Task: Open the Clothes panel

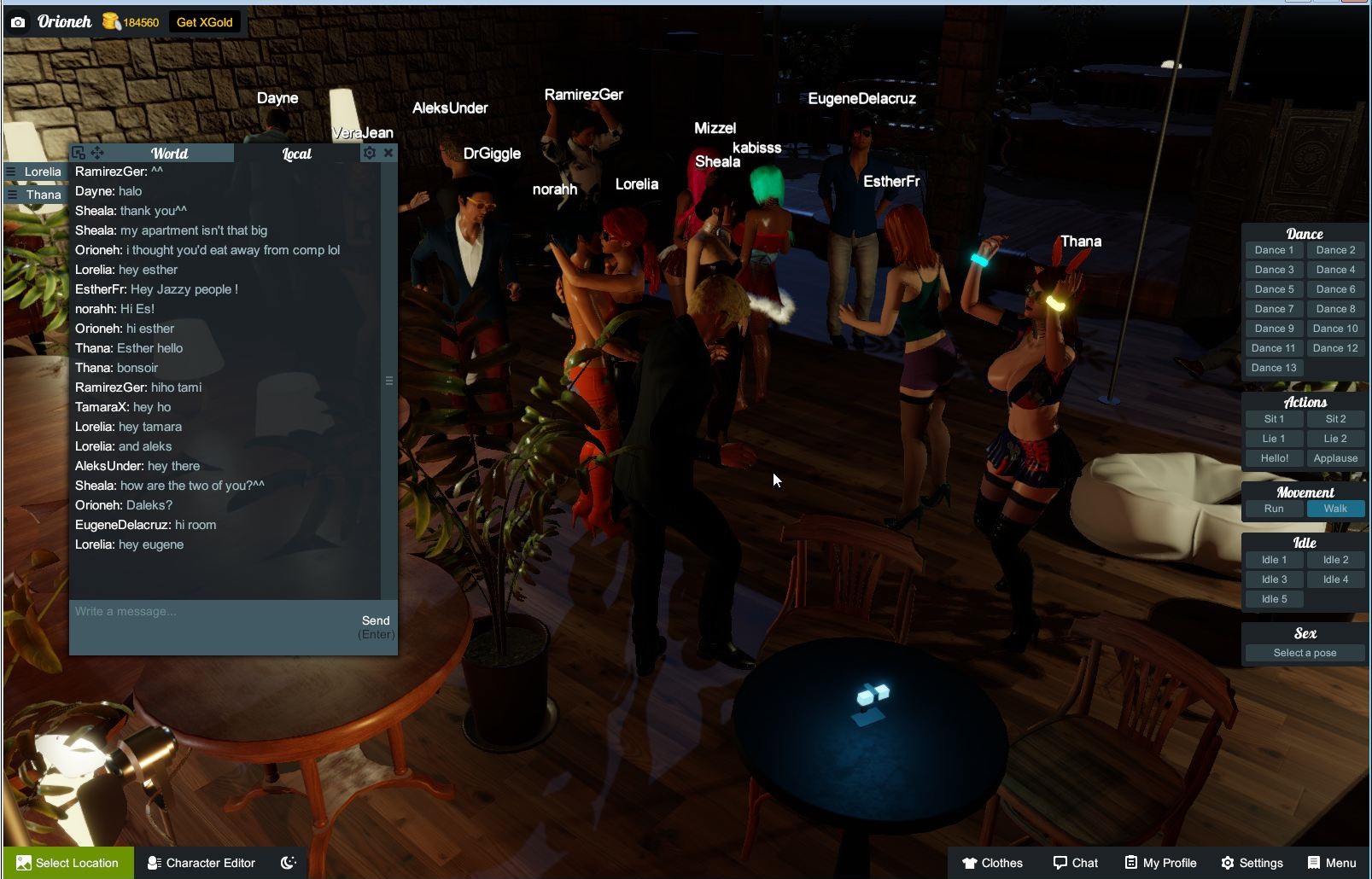Action: click(991, 862)
